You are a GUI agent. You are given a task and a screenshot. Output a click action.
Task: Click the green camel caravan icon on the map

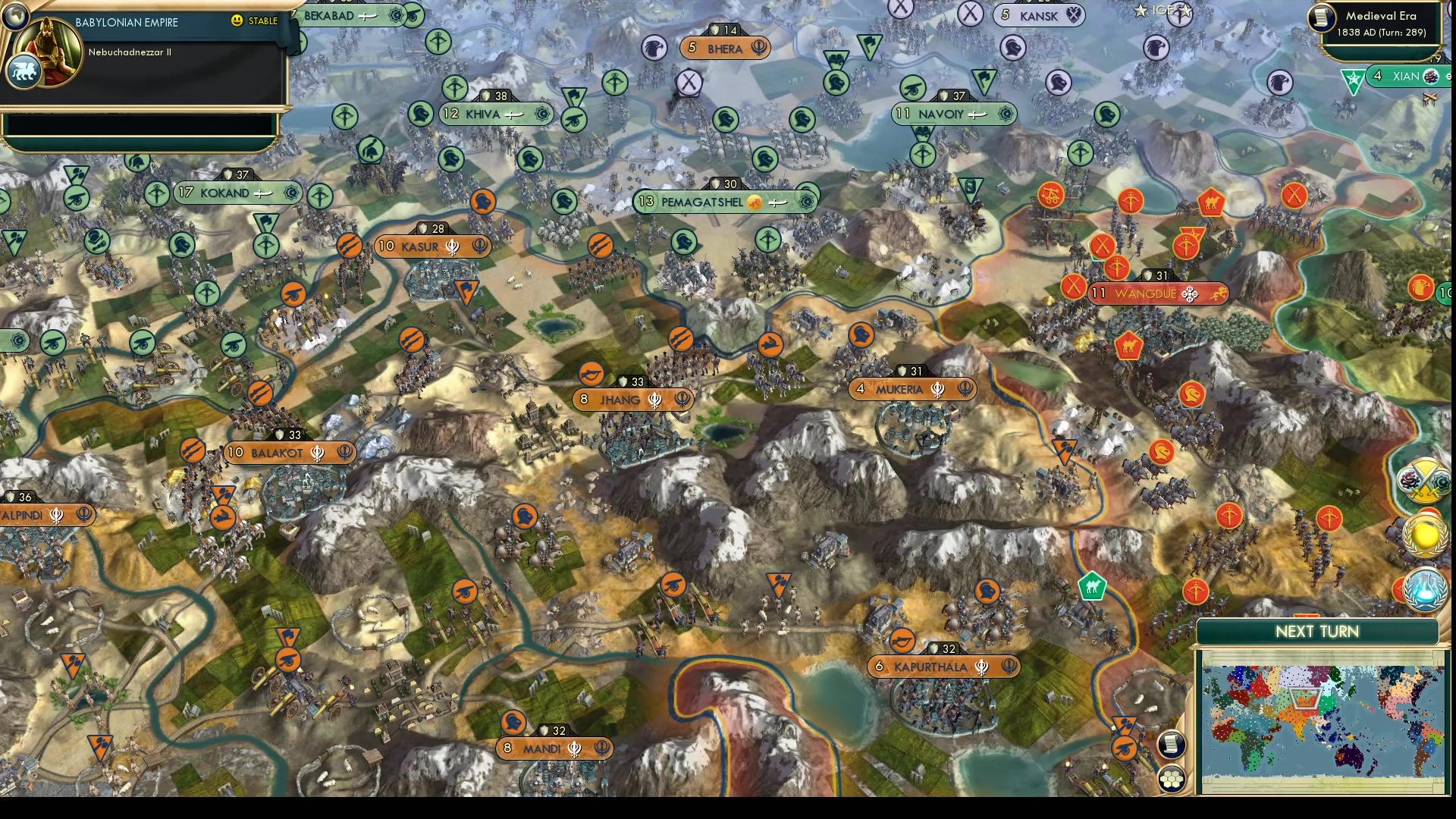(1092, 586)
